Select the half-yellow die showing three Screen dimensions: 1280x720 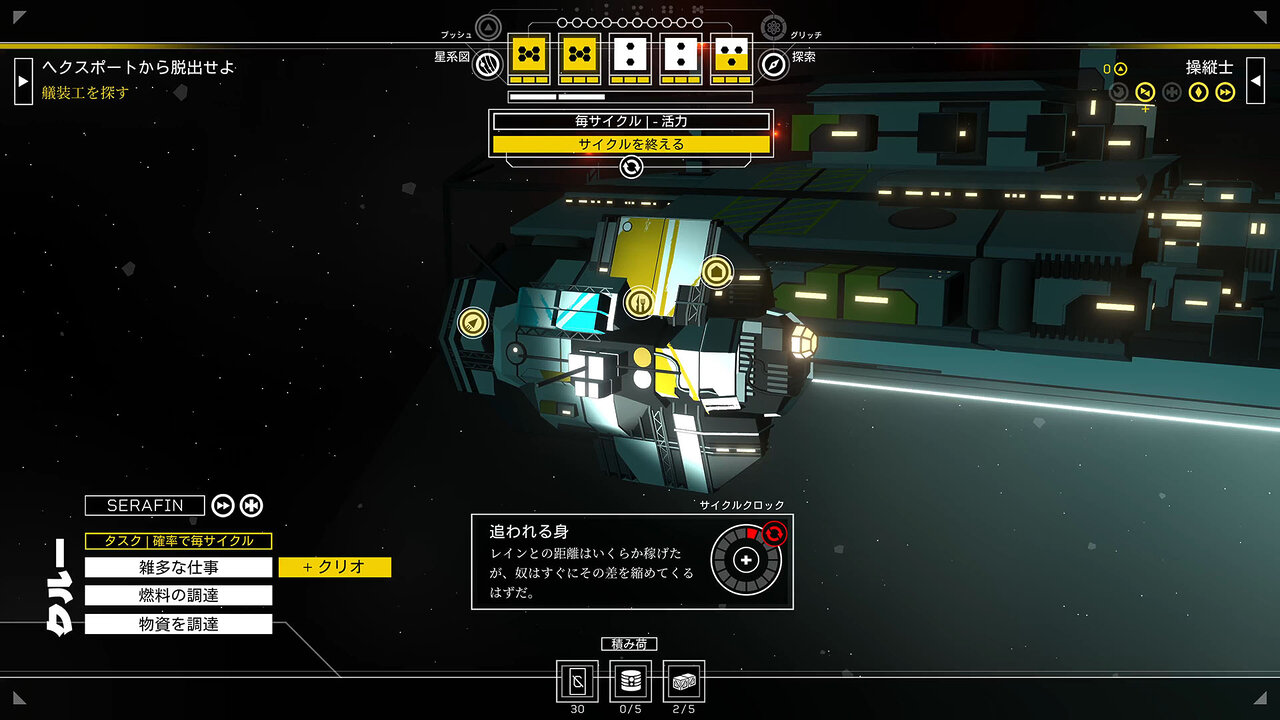coord(731,57)
